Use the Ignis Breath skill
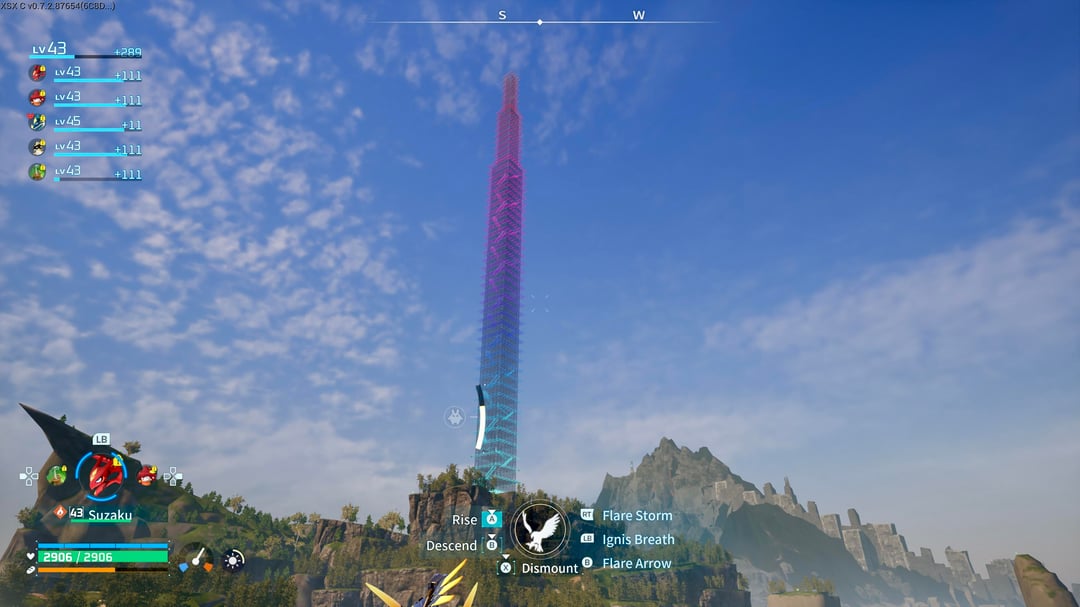 (638, 540)
